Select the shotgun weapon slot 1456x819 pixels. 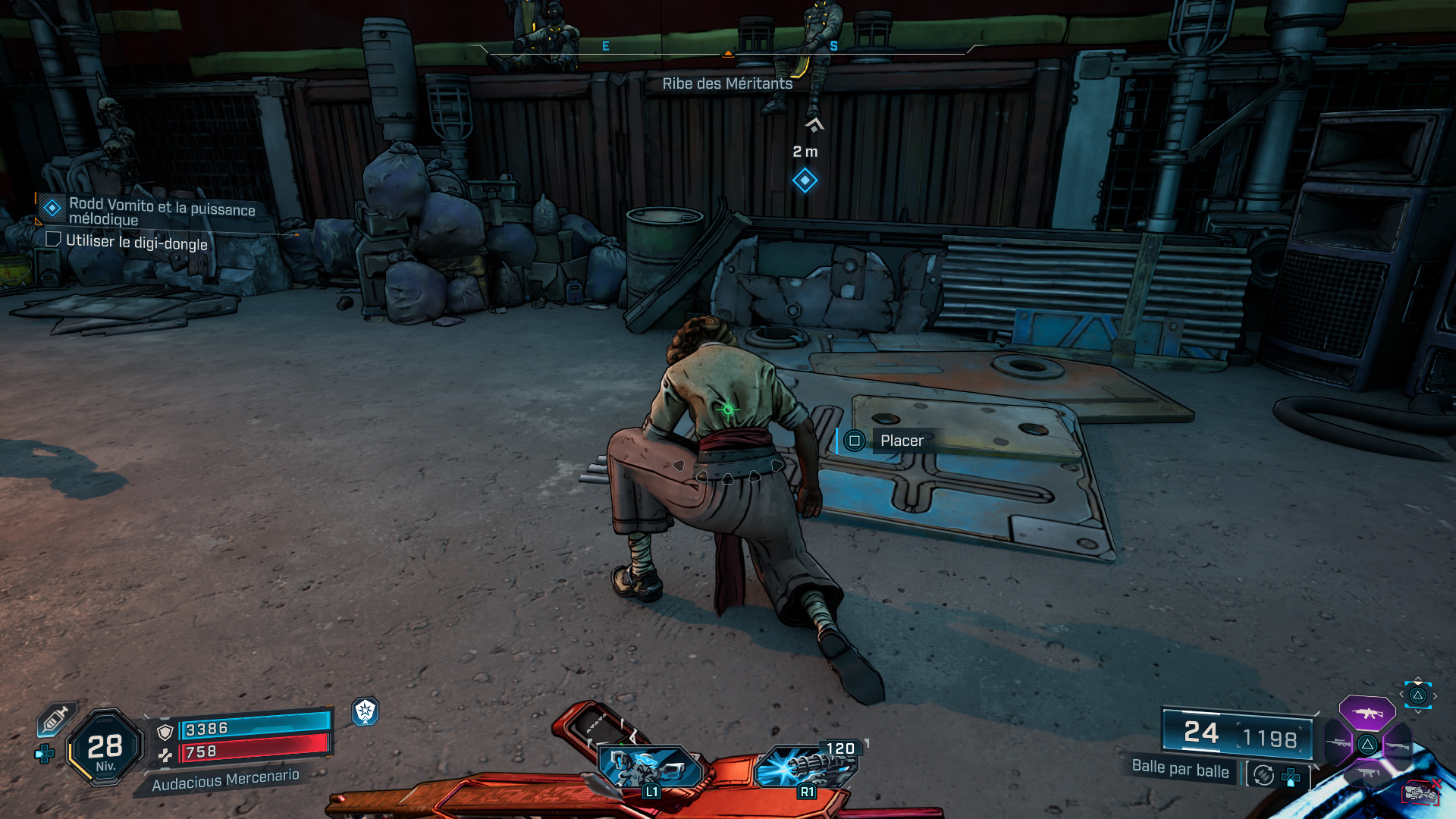[1398, 747]
